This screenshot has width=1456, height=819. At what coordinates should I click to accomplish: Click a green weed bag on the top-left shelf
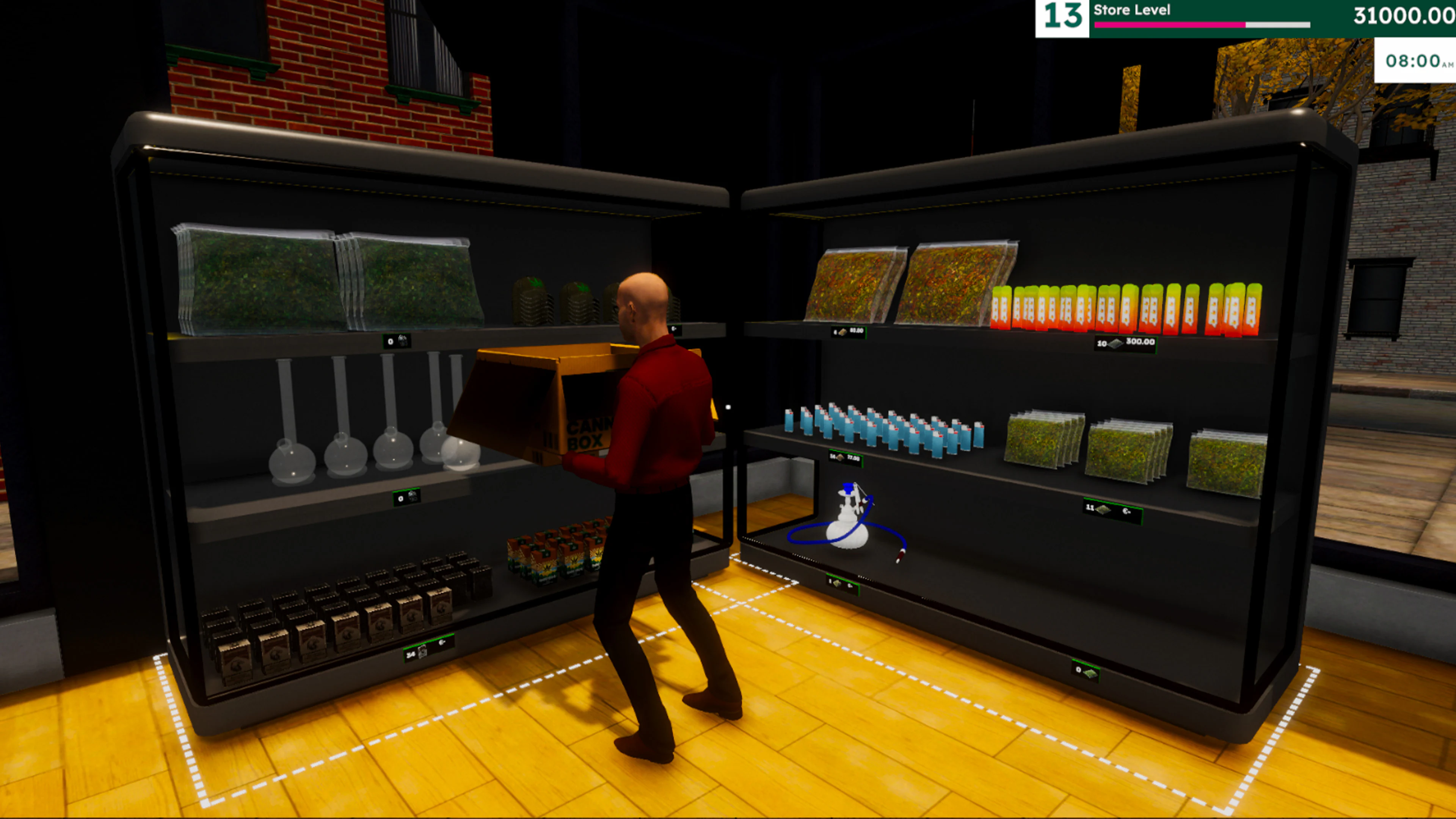pos(254,277)
